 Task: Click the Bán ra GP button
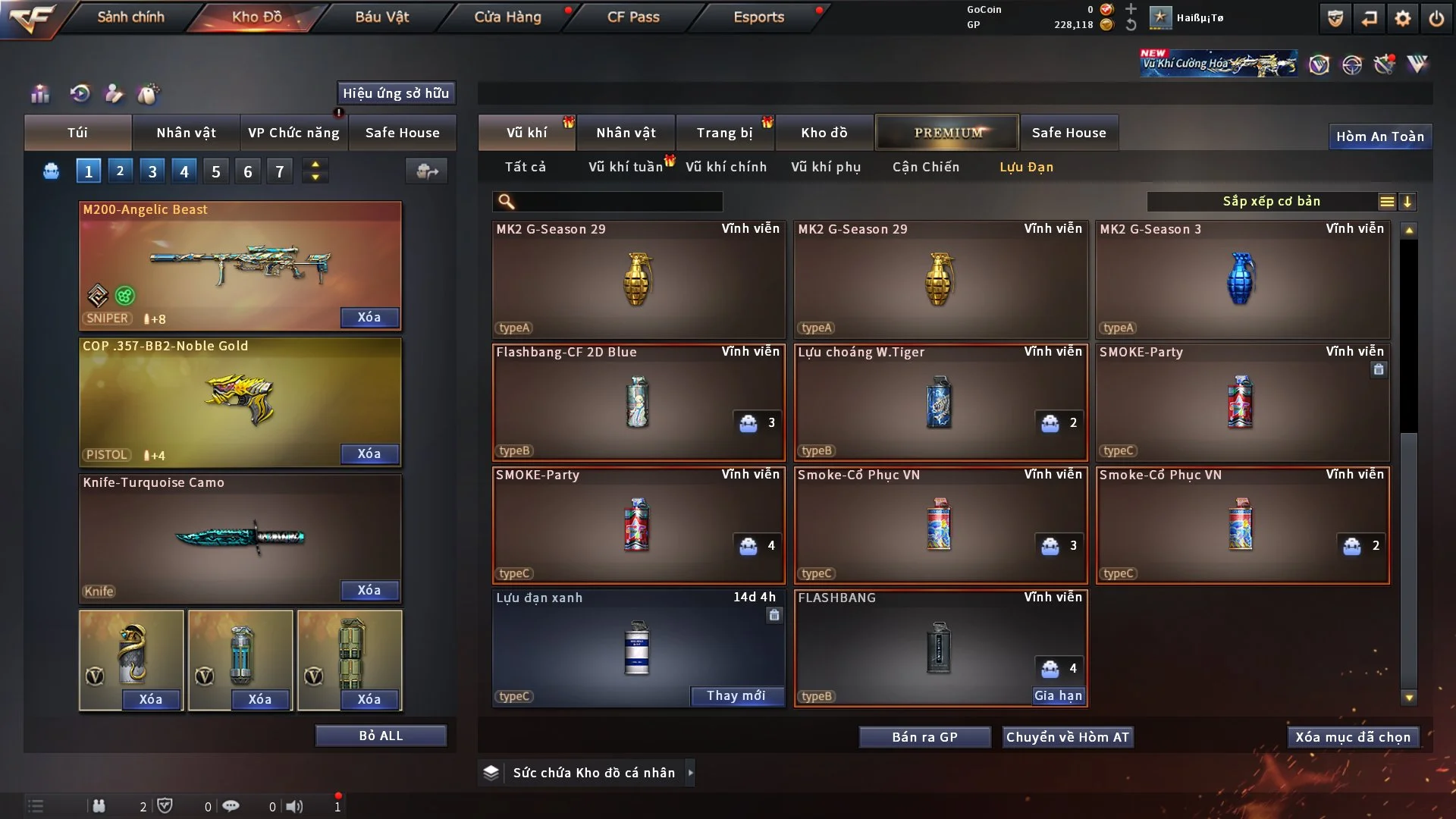tap(924, 737)
